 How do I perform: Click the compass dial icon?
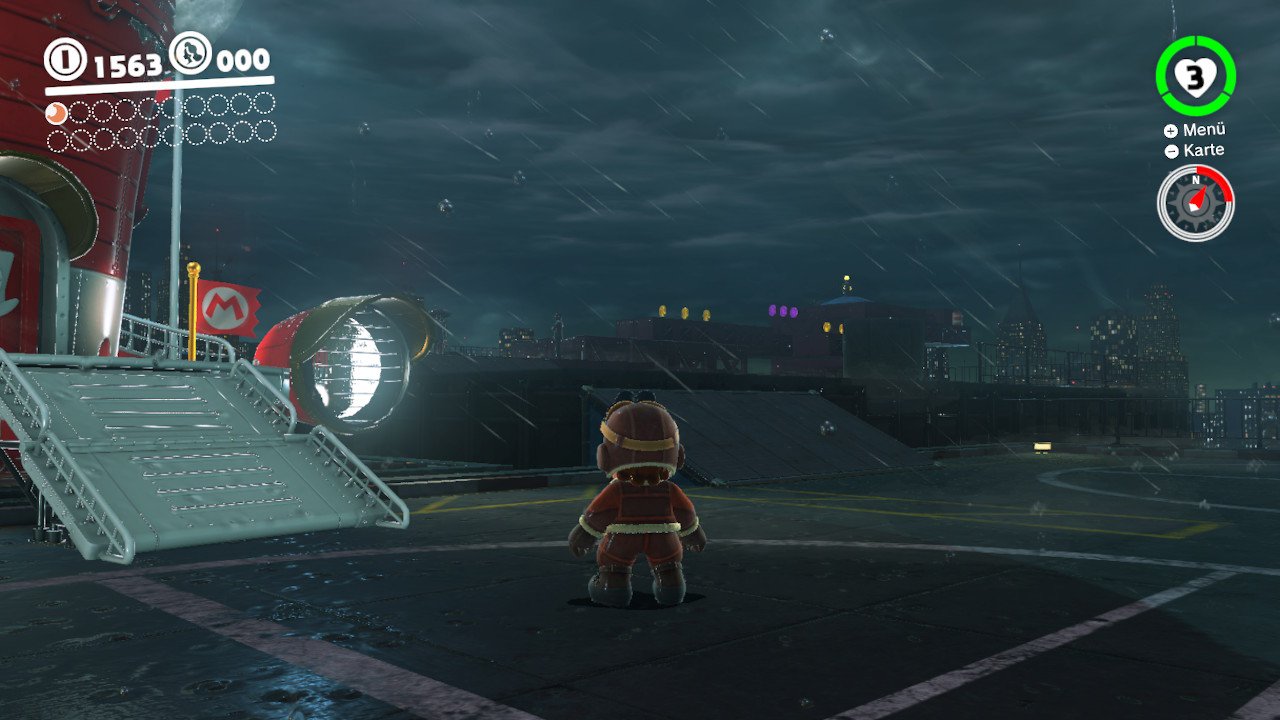[1196, 202]
